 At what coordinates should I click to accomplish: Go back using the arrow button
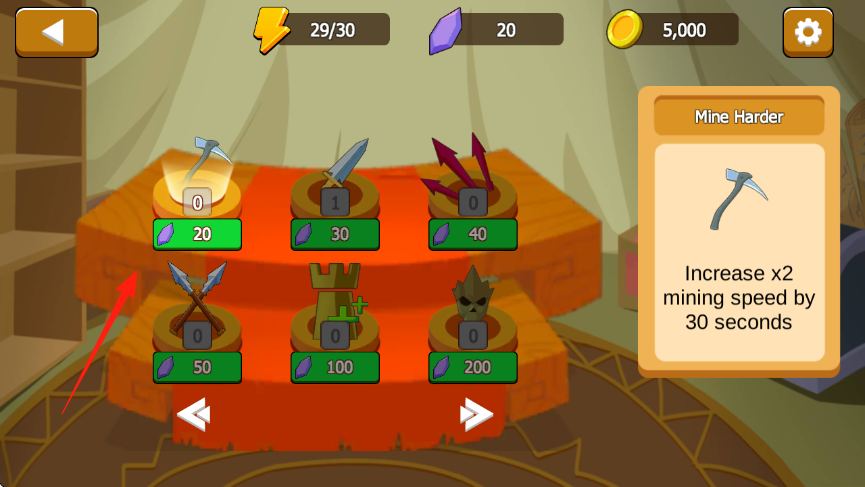pyautogui.click(x=56, y=32)
